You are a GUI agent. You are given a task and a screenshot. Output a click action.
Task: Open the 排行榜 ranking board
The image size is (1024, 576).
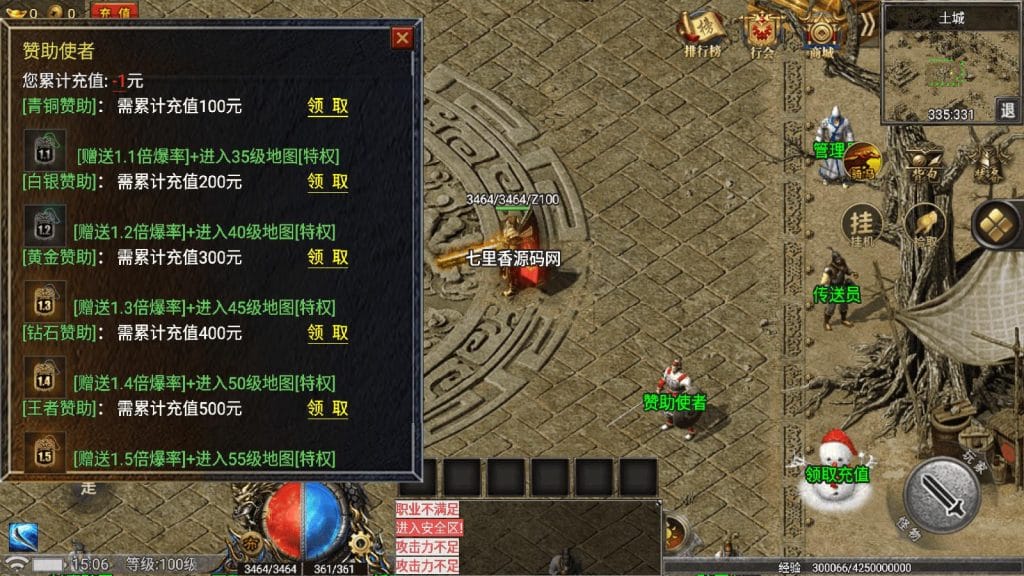[703, 33]
